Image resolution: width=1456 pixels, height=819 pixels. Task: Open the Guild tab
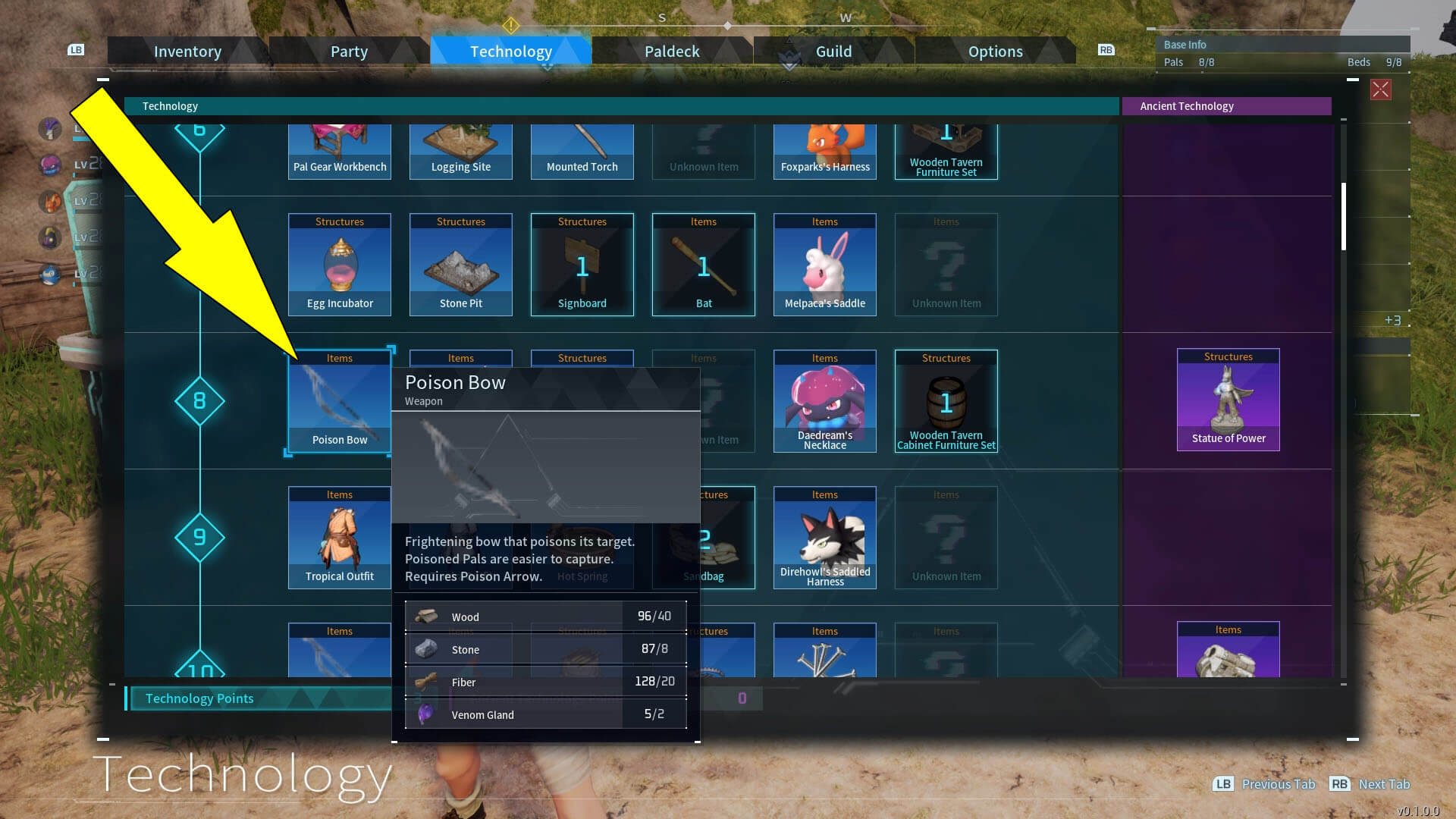833,51
